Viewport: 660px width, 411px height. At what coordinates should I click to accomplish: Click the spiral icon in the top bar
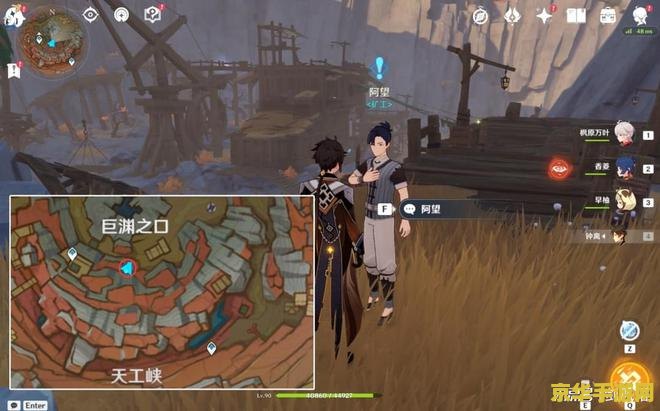[x=121, y=15]
